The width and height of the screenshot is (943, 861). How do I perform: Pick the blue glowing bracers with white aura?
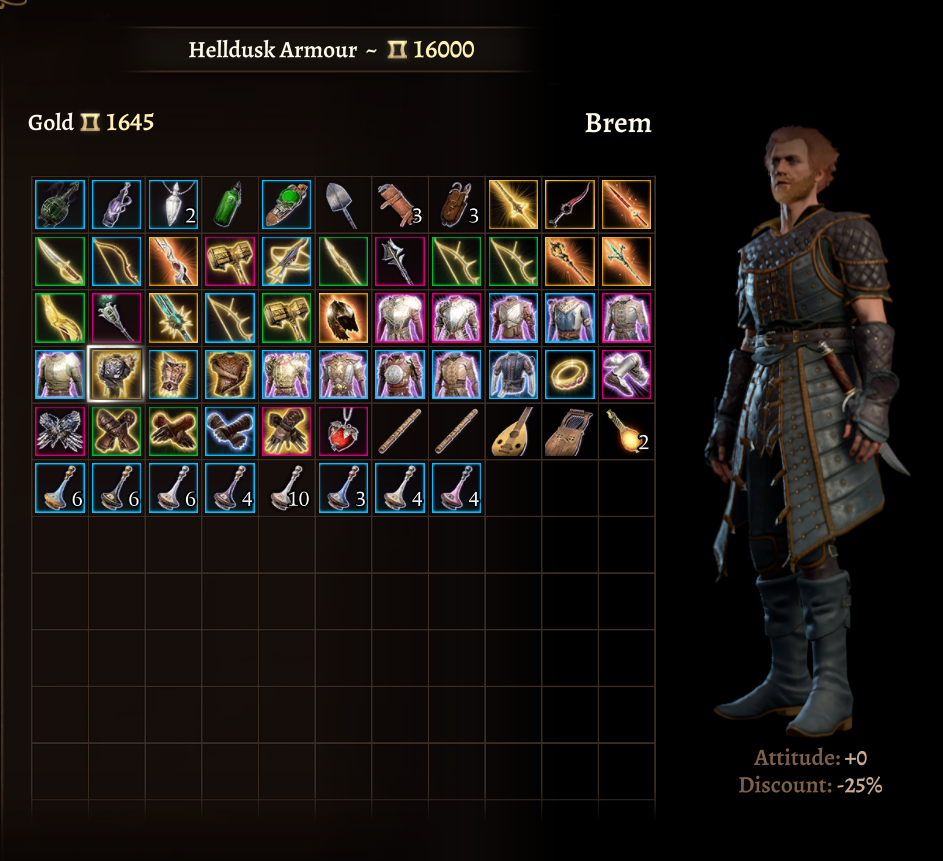230,431
